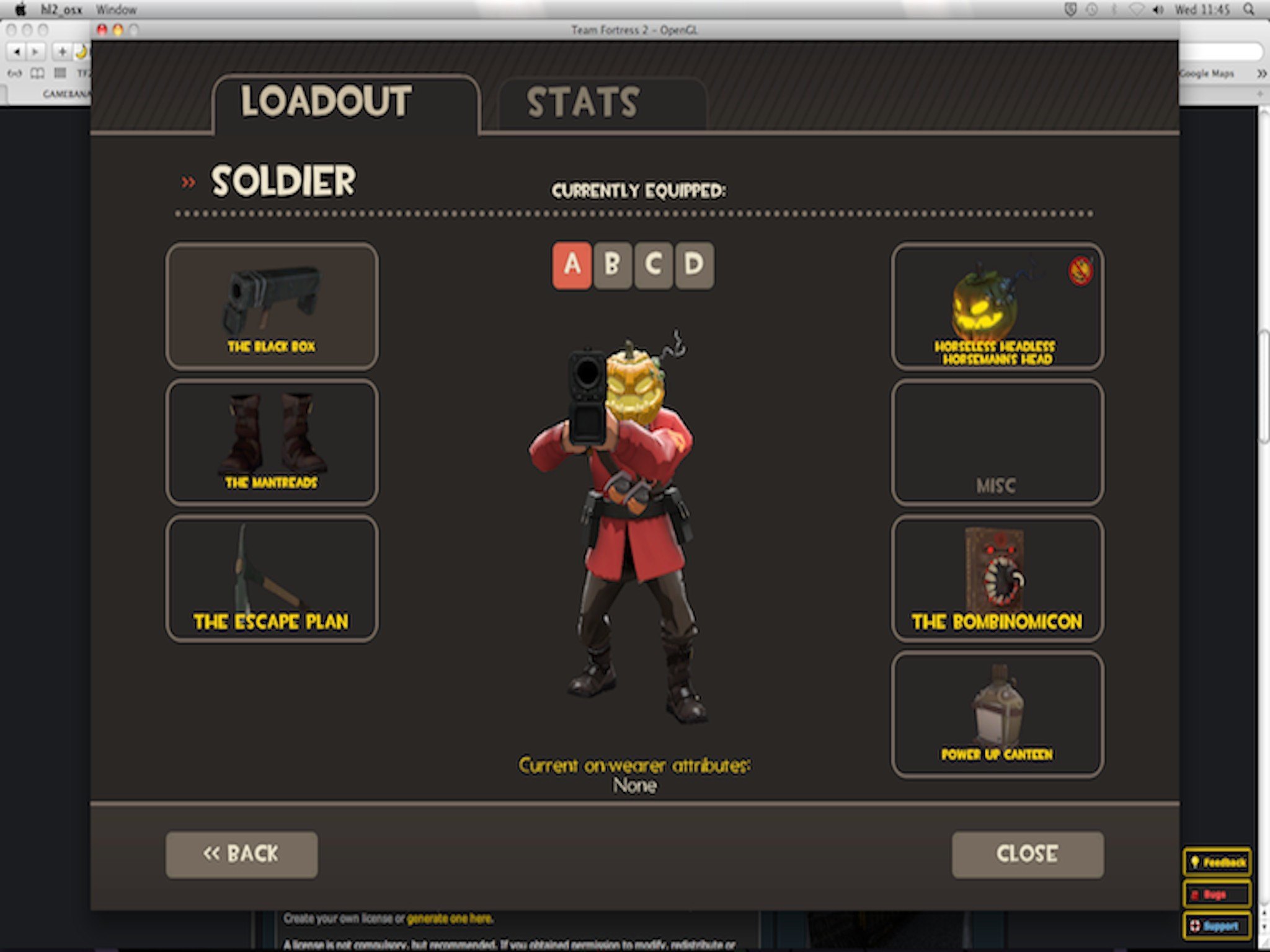Screen dimensions: 1270x952
Task: Click the empty Misc slot
Action: 997,442
